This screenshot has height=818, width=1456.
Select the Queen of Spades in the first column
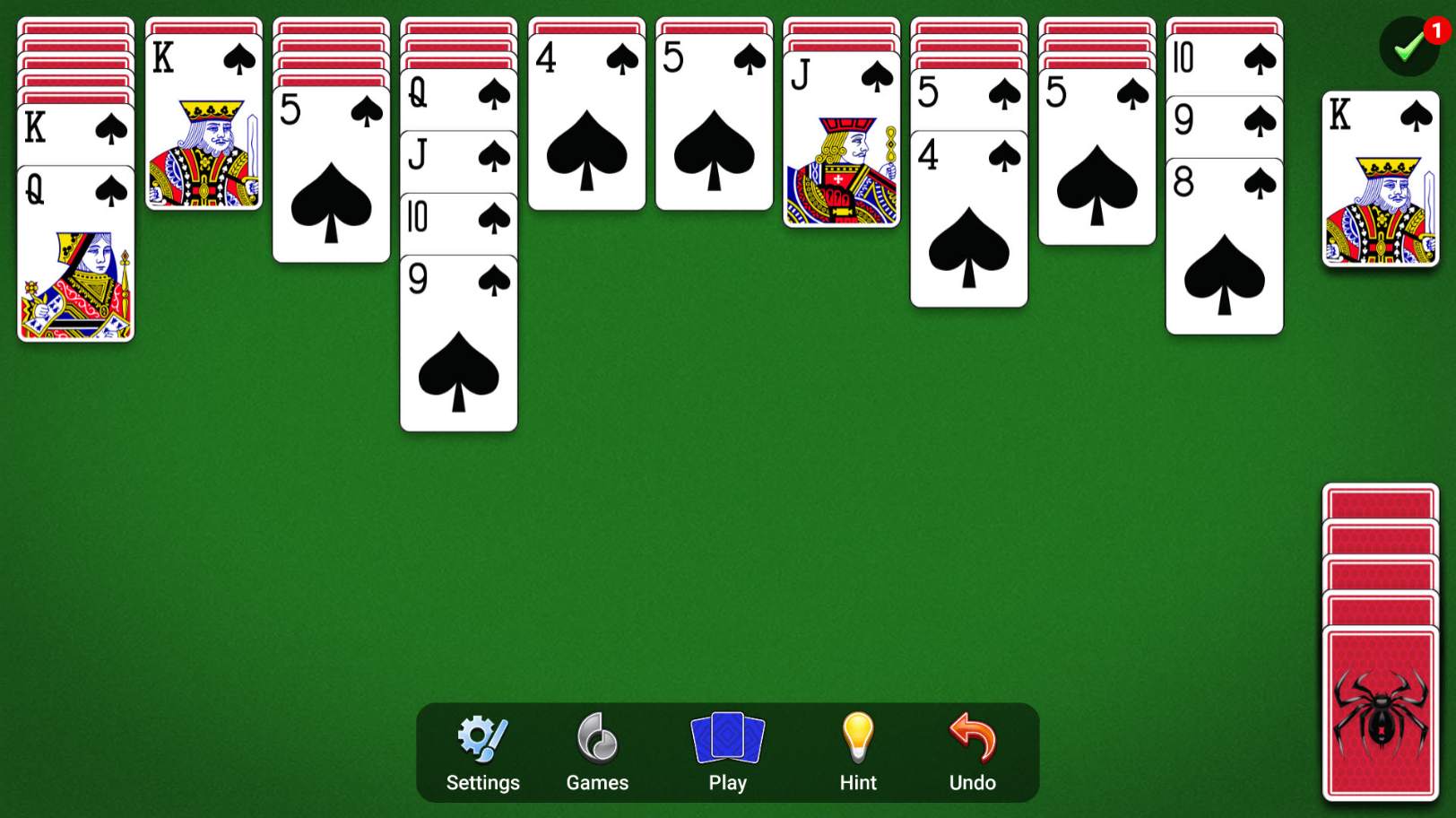coord(75,251)
